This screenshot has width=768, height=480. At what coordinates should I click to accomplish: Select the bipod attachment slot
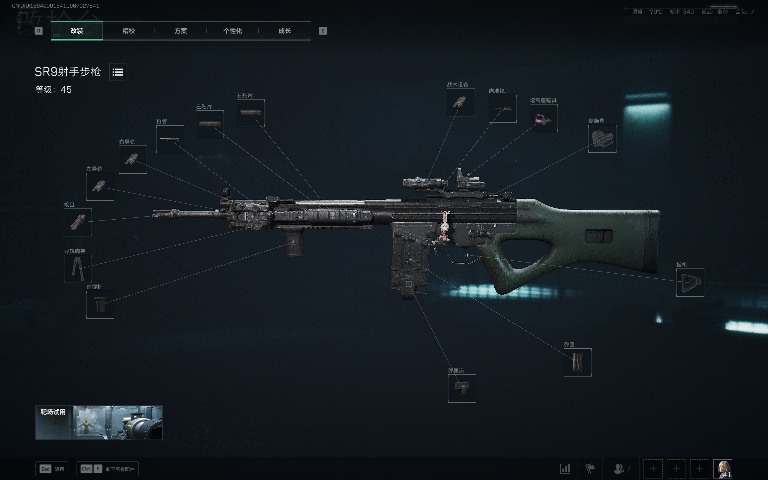click(x=78, y=268)
